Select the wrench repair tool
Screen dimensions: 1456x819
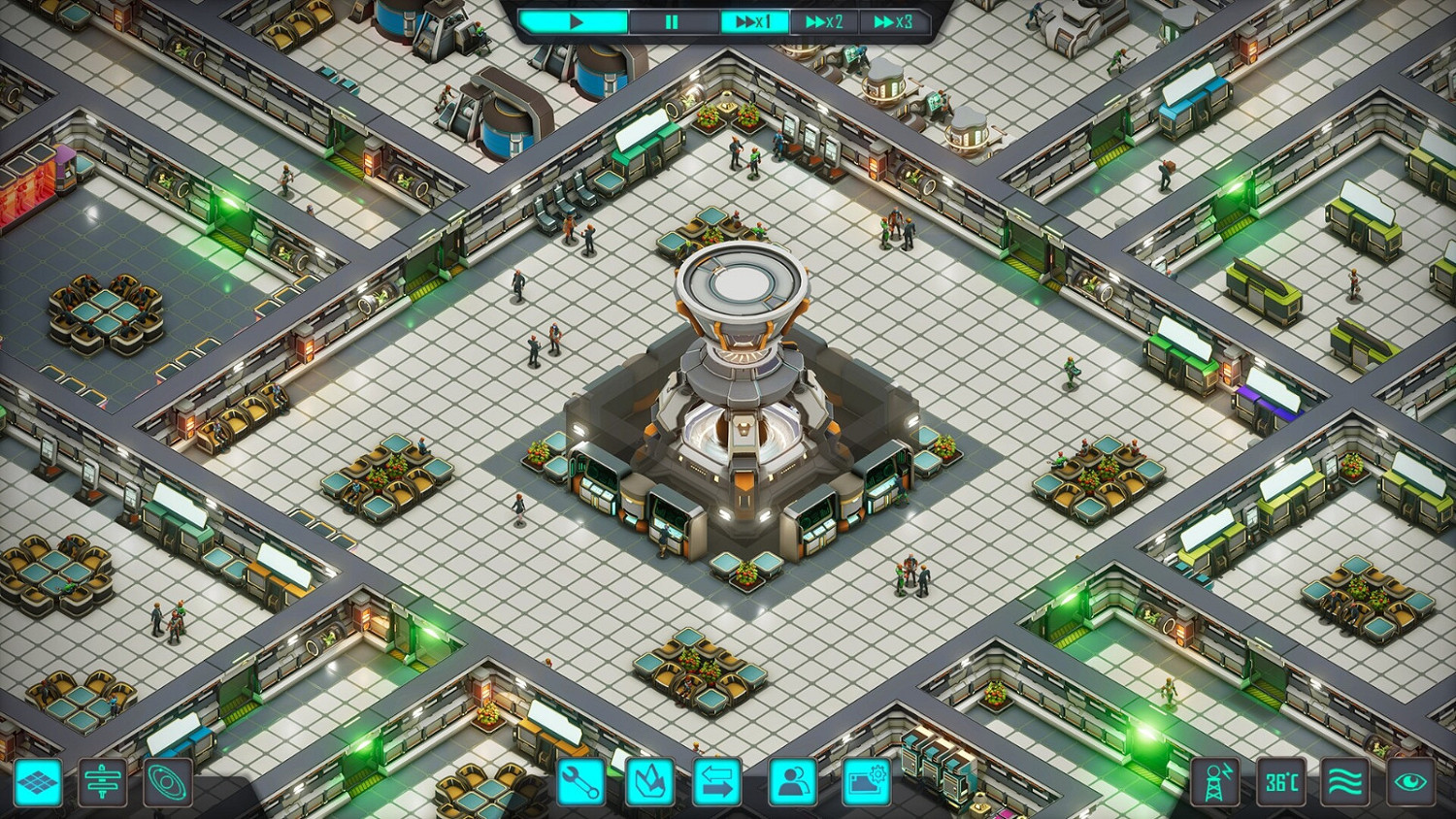(581, 782)
